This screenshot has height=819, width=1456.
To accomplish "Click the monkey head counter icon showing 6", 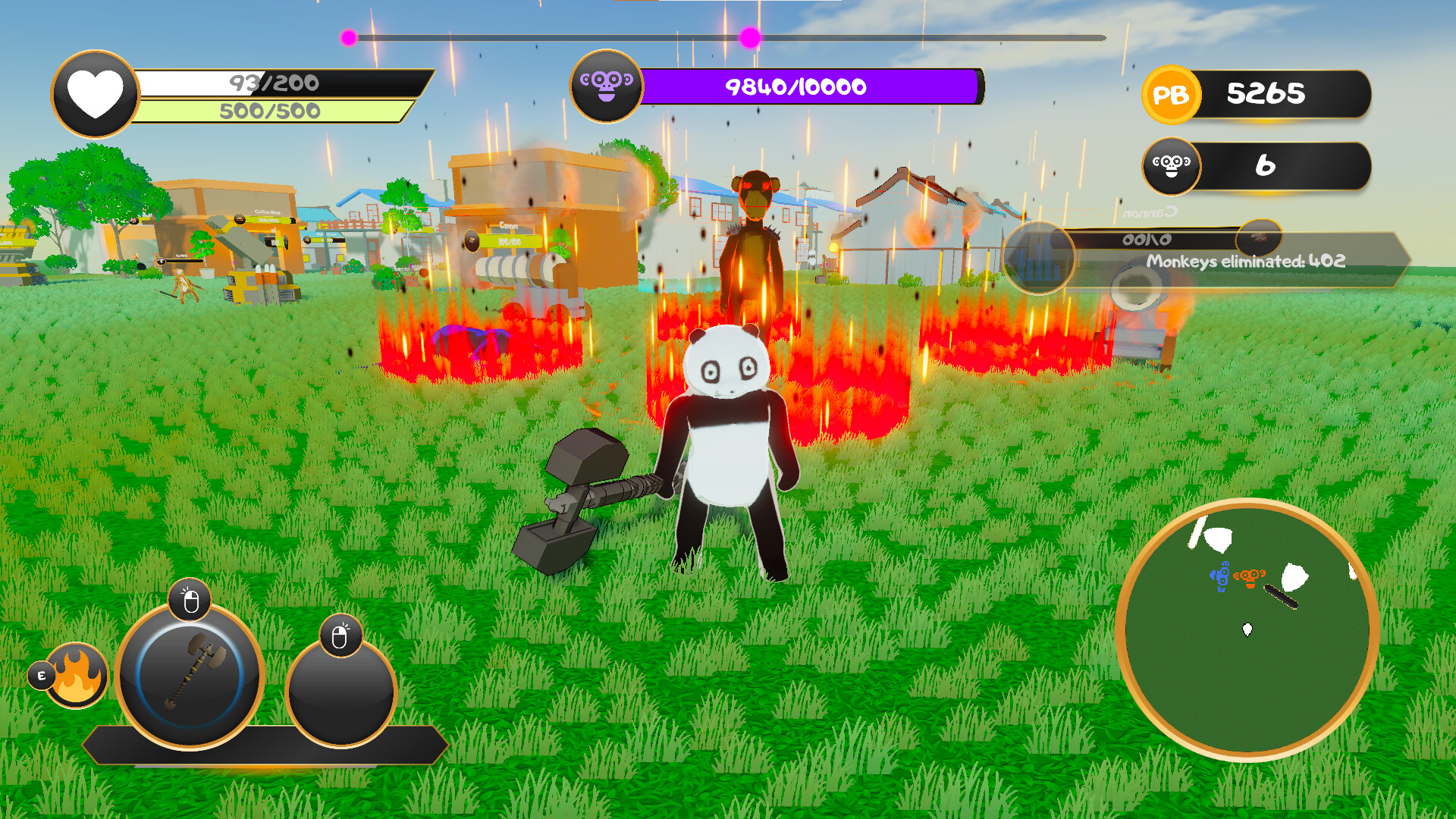I will pos(1172,167).
